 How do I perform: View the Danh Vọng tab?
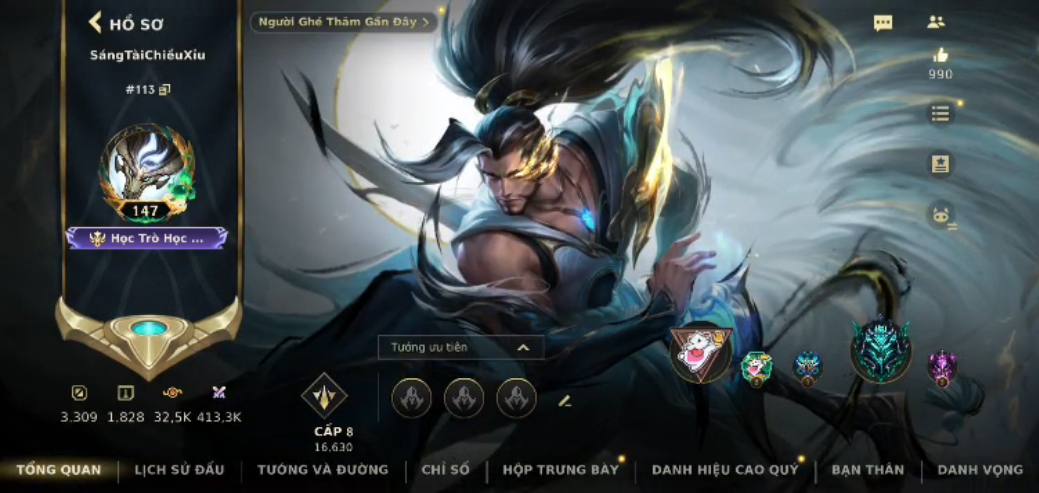pos(980,470)
